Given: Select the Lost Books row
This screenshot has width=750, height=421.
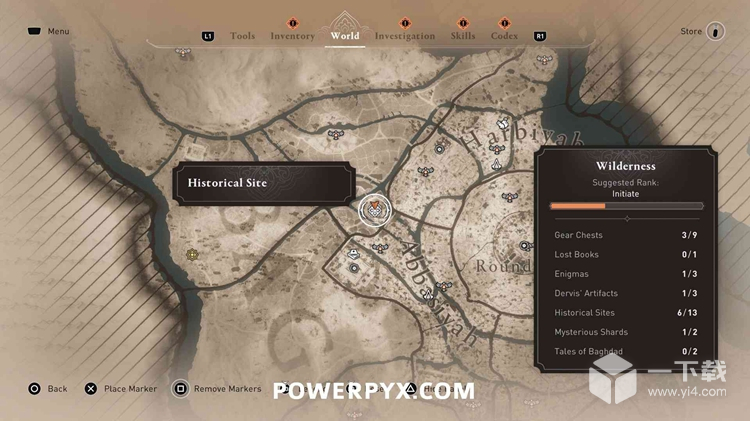Looking at the screenshot, I should [626, 254].
